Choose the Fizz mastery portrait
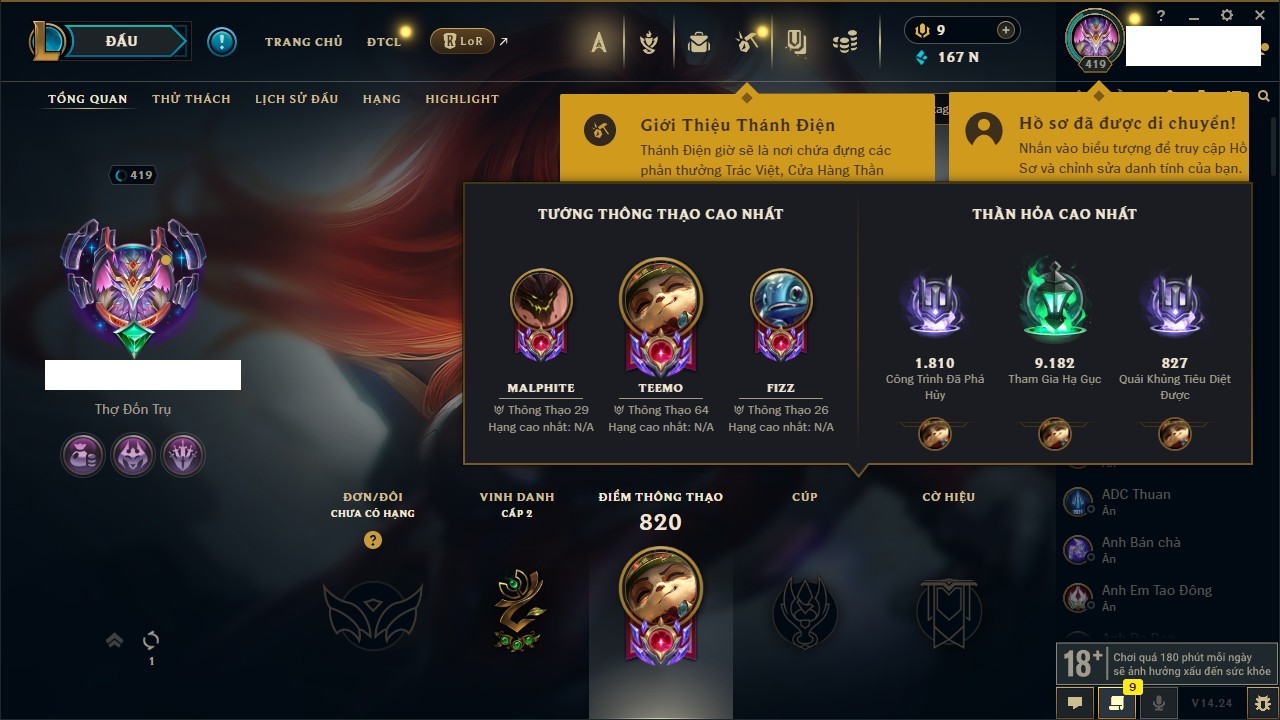Screen dimensions: 1280x720 point(781,300)
